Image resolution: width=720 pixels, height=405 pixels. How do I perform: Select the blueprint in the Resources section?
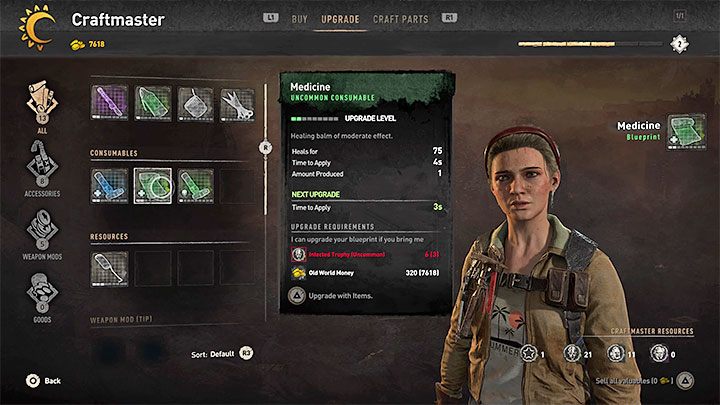[x=109, y=267]
